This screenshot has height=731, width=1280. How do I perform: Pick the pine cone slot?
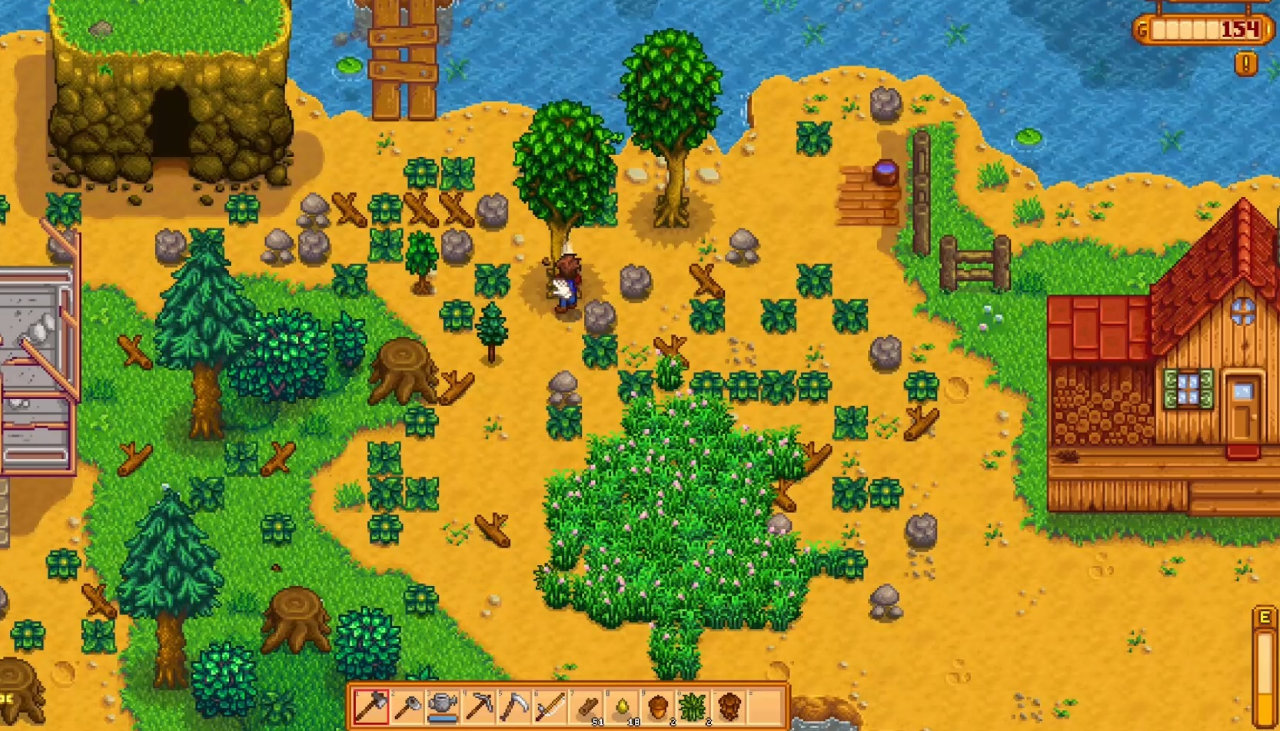pos(730,706)
